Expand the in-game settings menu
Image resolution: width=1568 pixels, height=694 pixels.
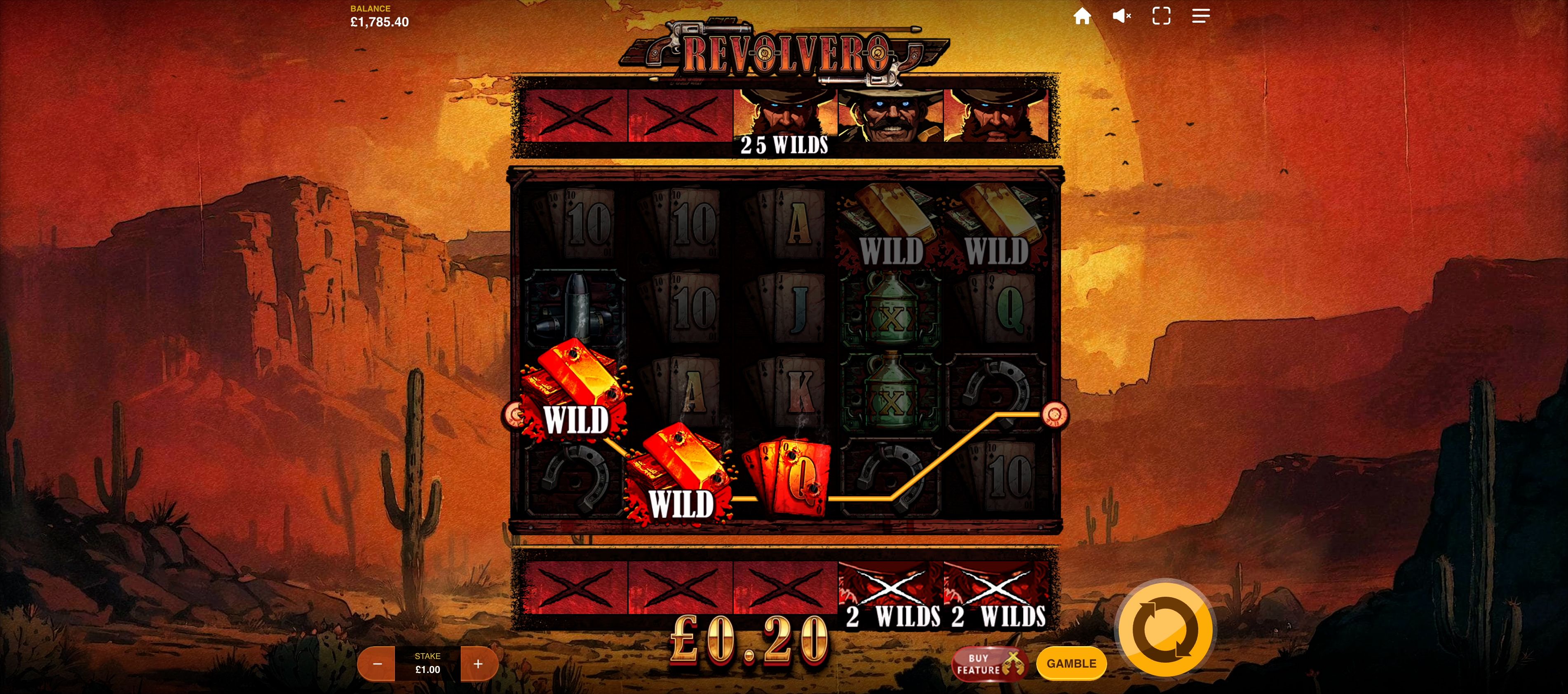coord(1201,16)
